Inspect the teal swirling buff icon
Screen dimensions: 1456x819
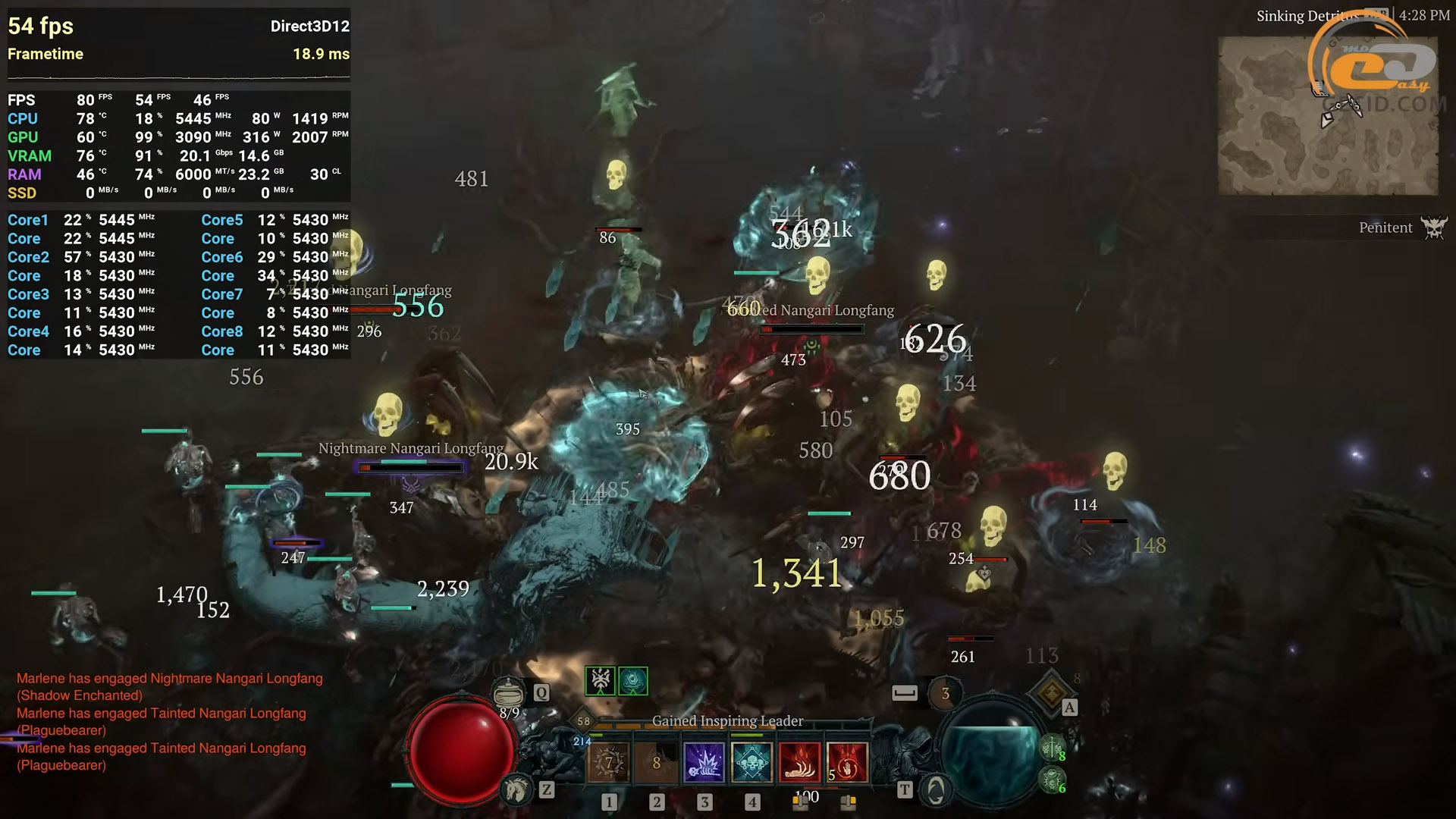633,681
